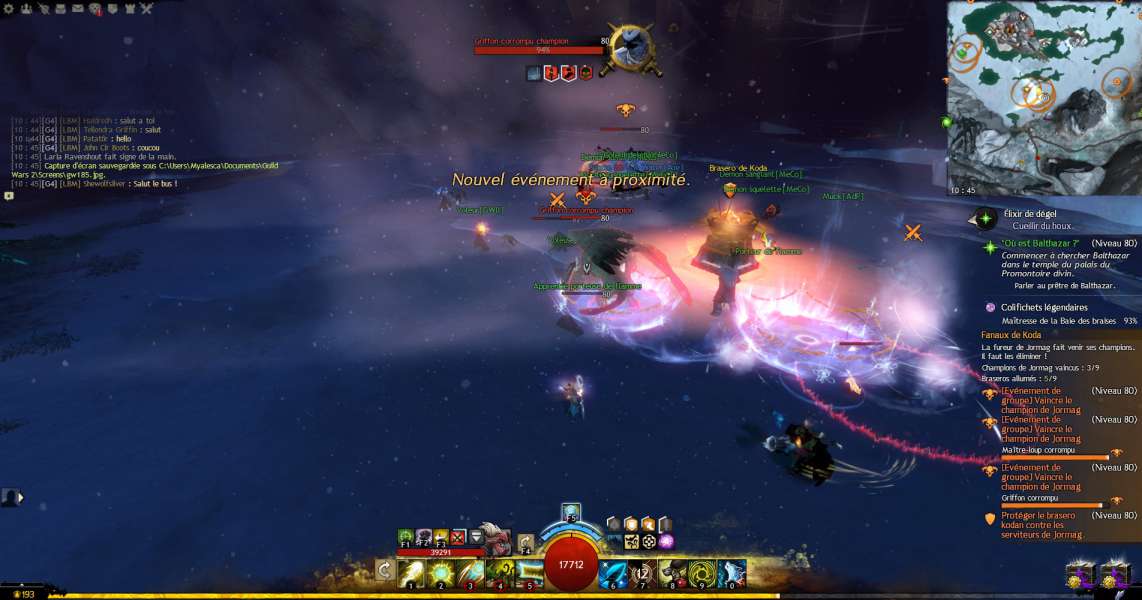
Task: Activate the F1 pet attack command
Action: 405,537
